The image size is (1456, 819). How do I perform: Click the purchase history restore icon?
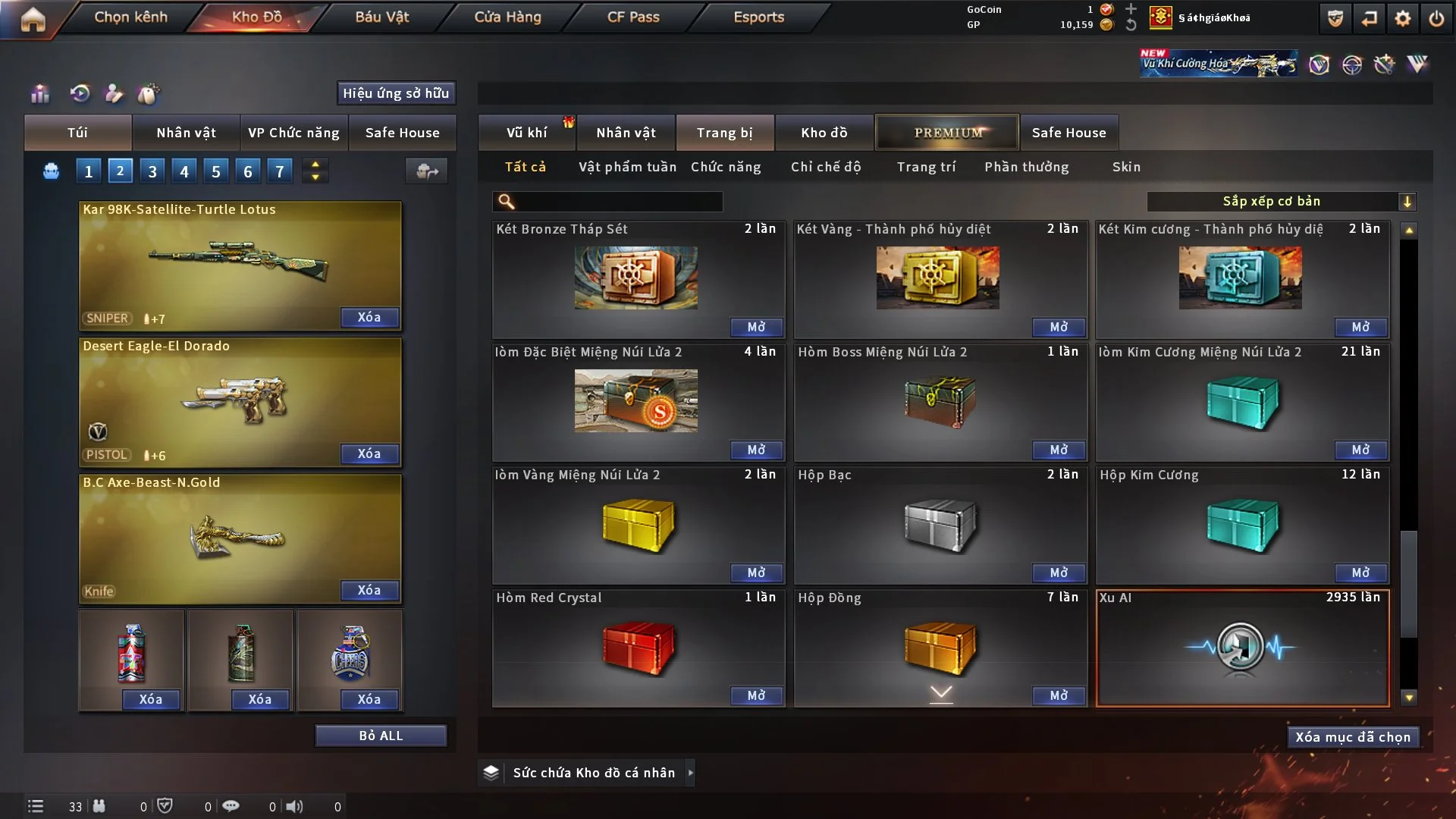81,94
